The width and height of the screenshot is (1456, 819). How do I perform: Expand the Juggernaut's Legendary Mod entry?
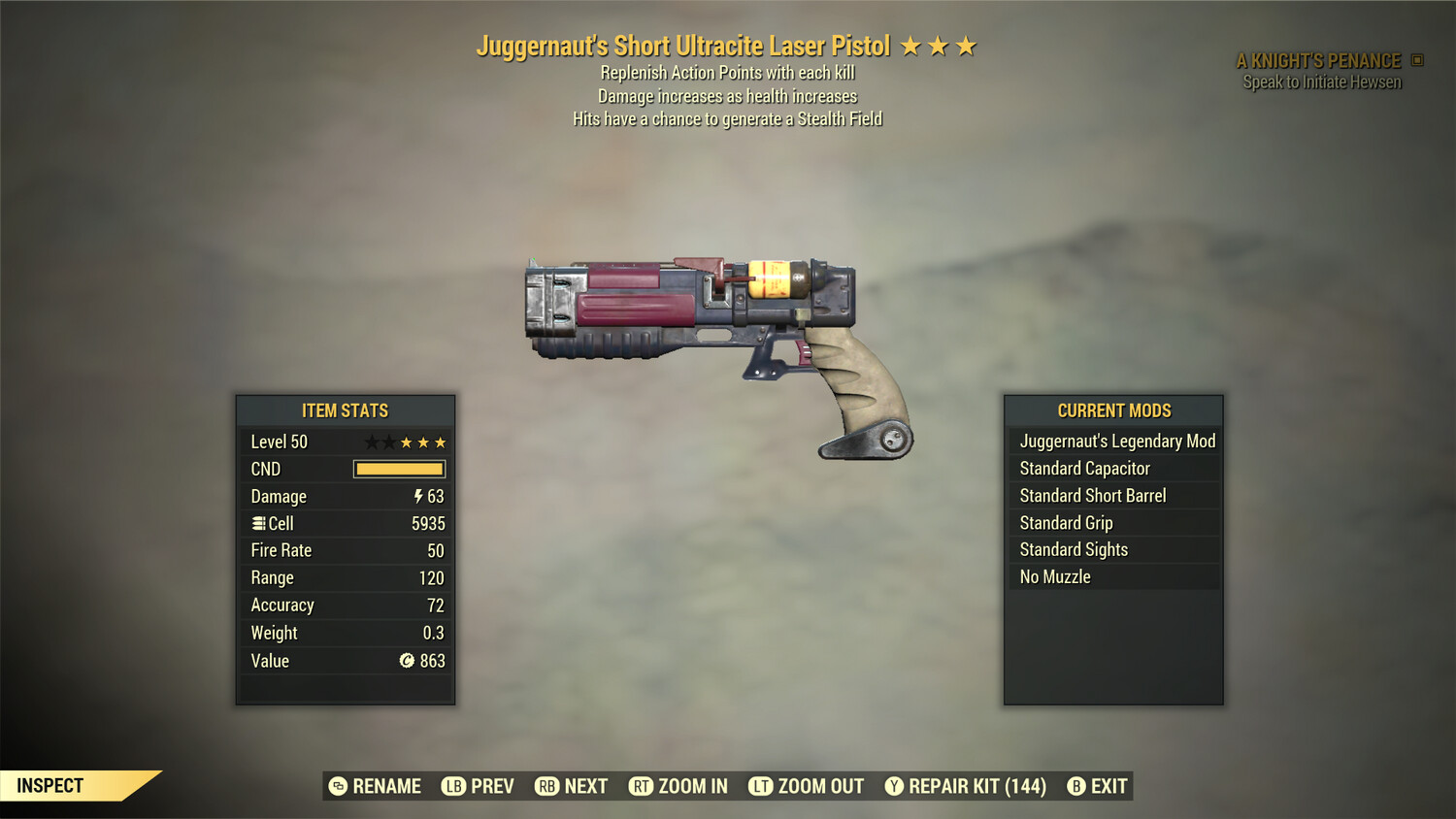coord(1116,441)
